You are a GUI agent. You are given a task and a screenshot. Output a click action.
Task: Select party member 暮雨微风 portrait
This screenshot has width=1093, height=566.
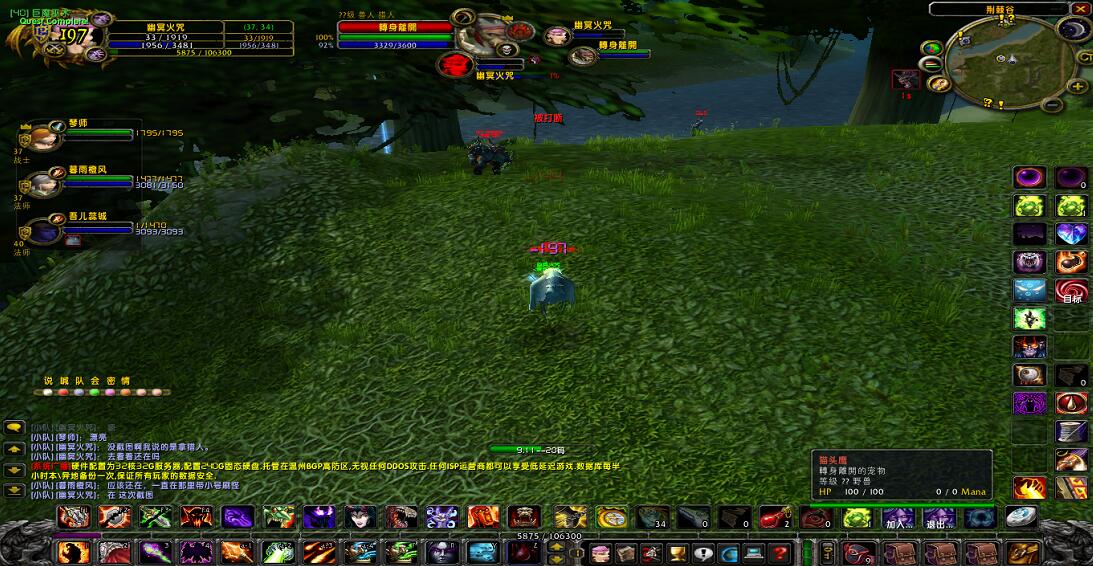[42, 183]
